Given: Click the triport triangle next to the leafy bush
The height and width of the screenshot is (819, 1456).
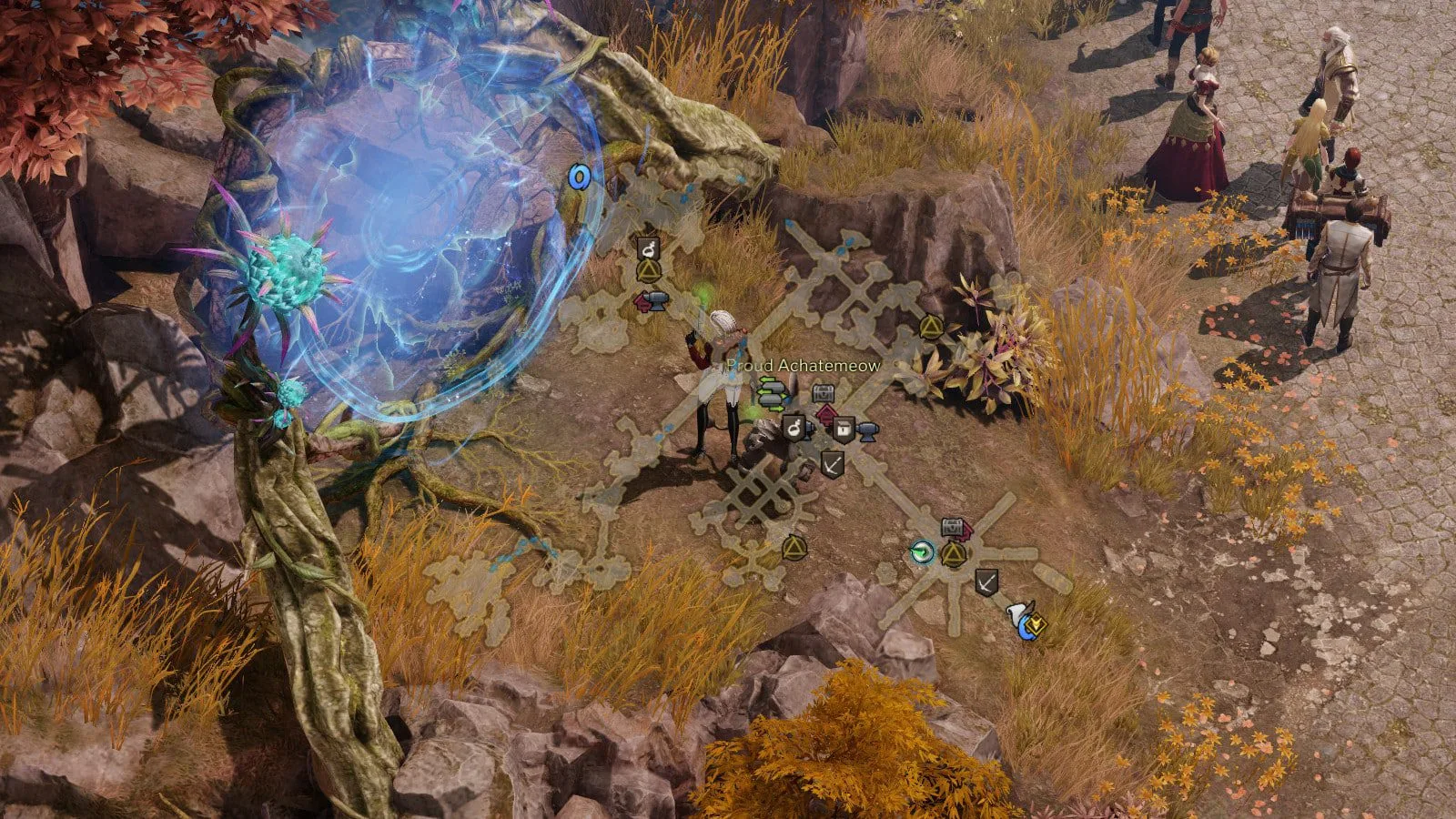Looking at the screenshot, I should point(930,328).
